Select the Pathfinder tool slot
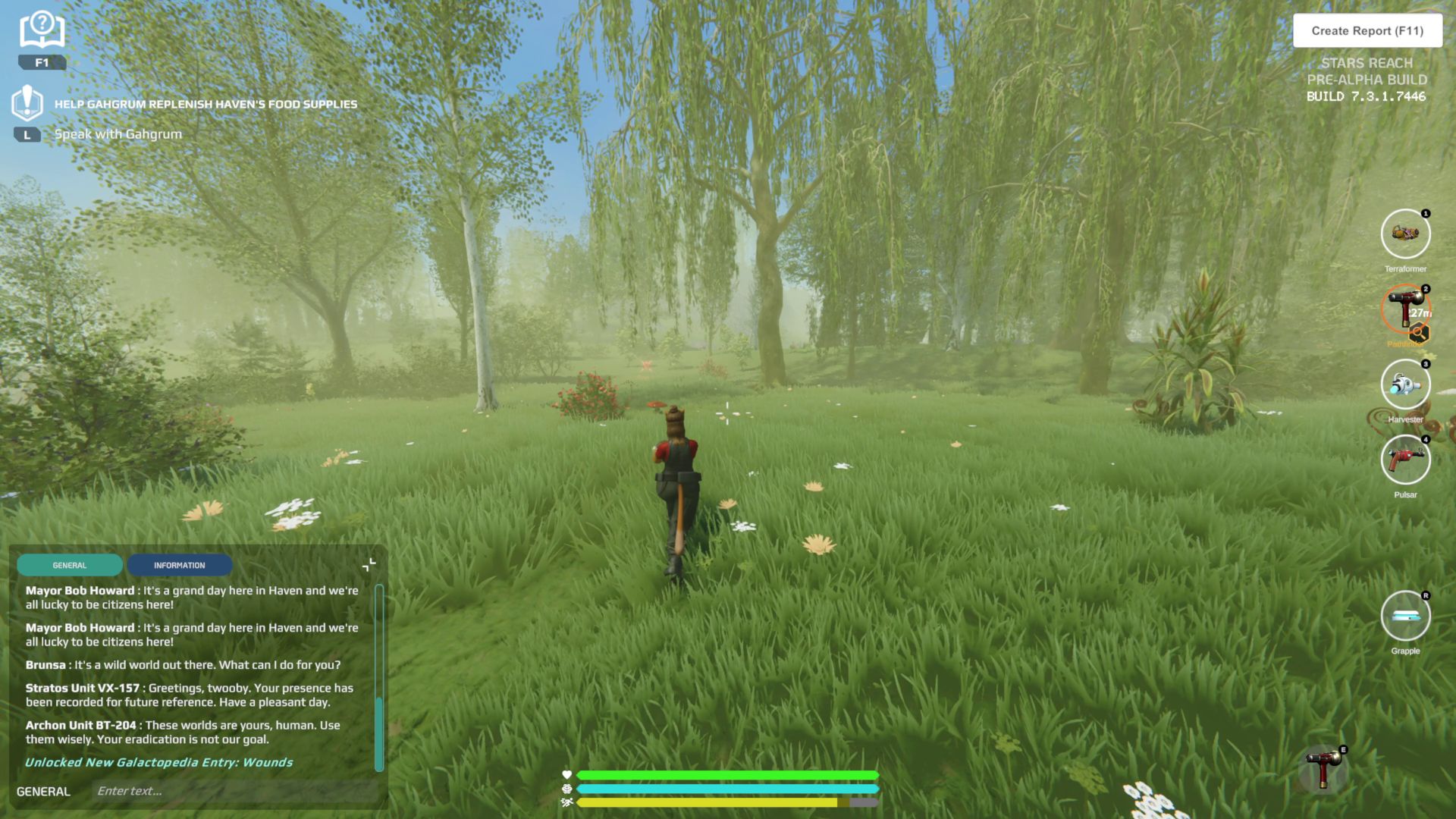This screenshot has width=1456, height=819. (x=1405, y=309)
